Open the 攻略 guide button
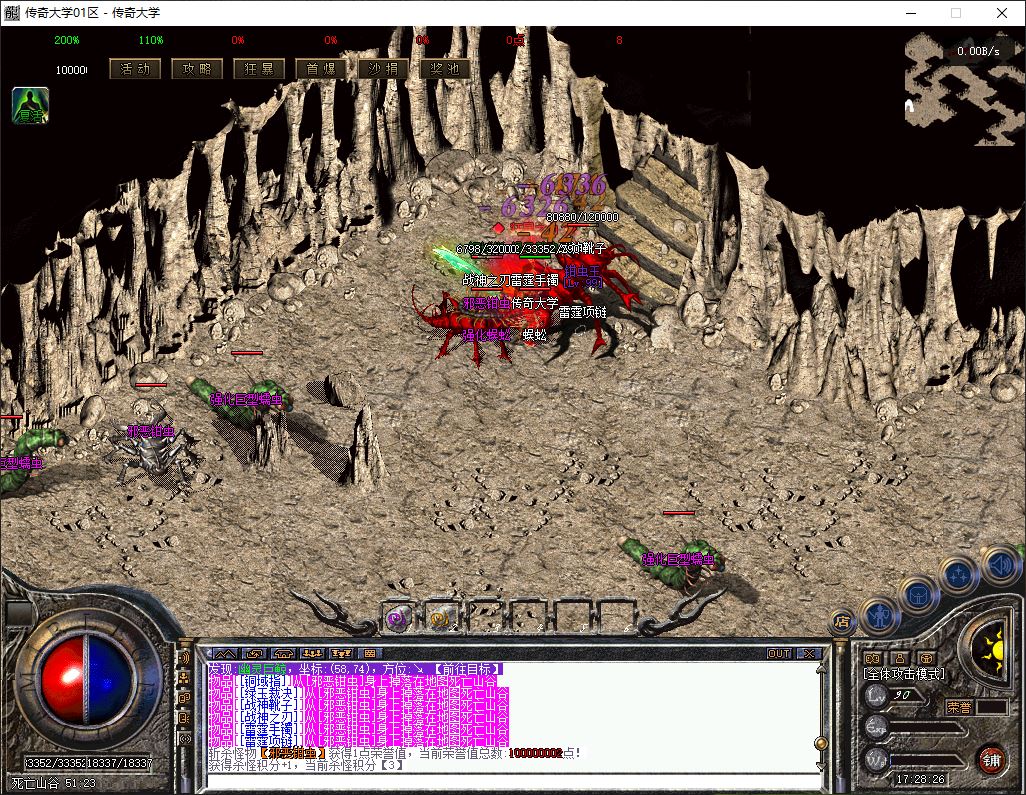 [x=198, y=69]
